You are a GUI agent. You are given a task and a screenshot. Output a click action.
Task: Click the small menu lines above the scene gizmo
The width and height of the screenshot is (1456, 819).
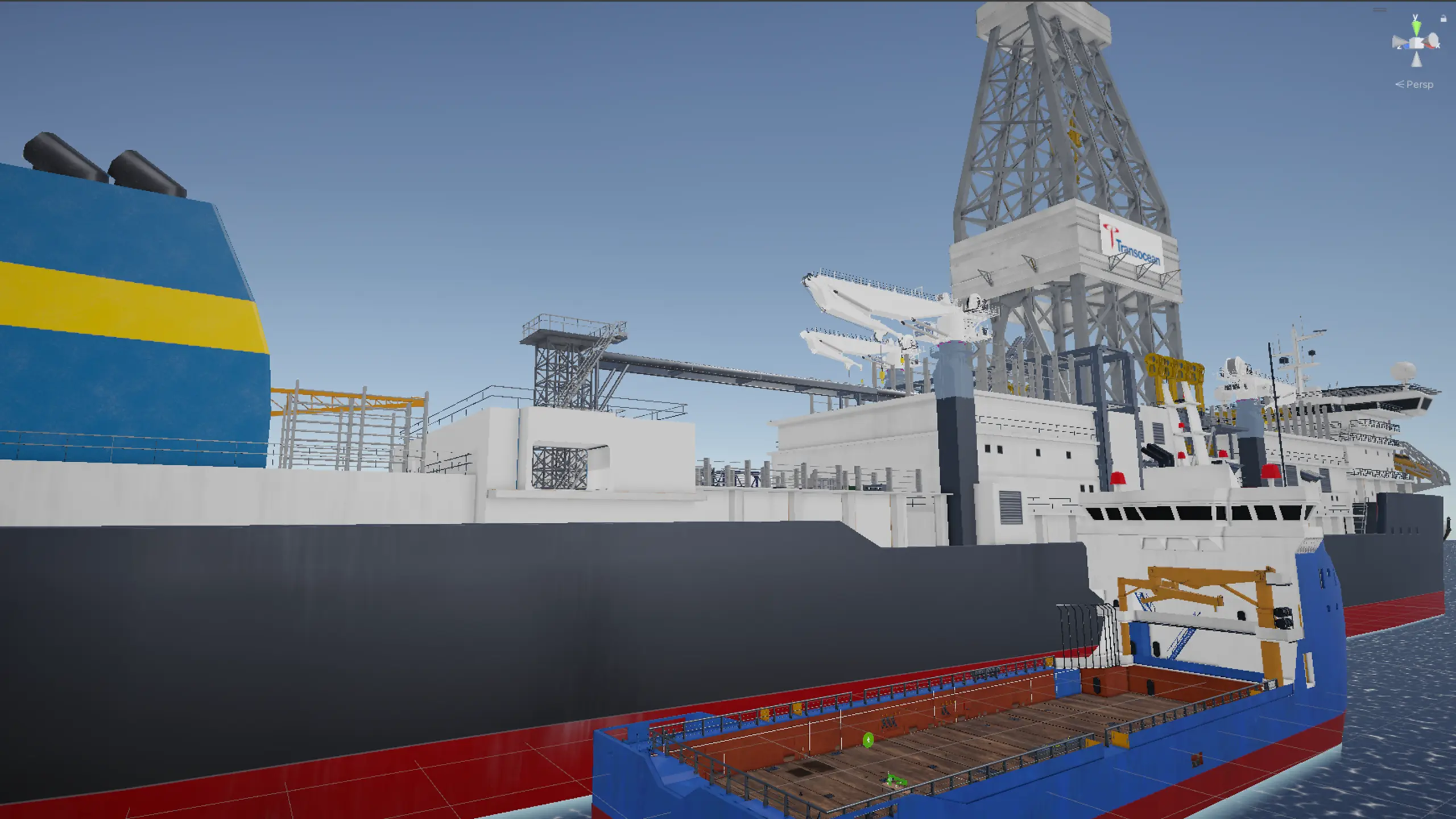click(1380, 9)
